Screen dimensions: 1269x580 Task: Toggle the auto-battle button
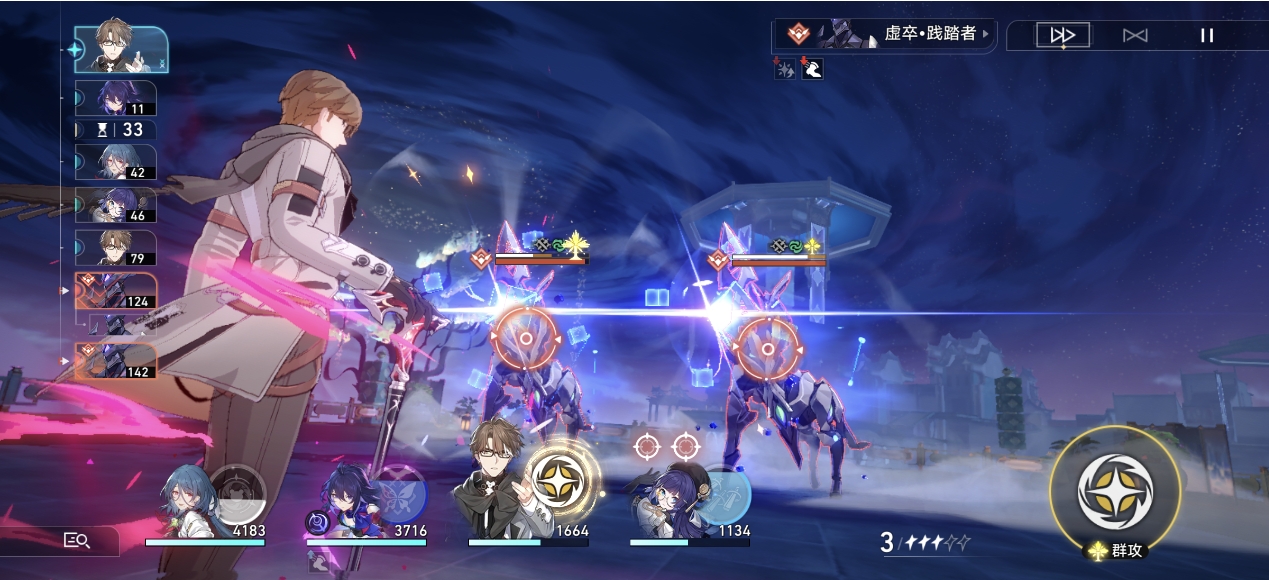pyautogui.click(x=1135, y=35)
